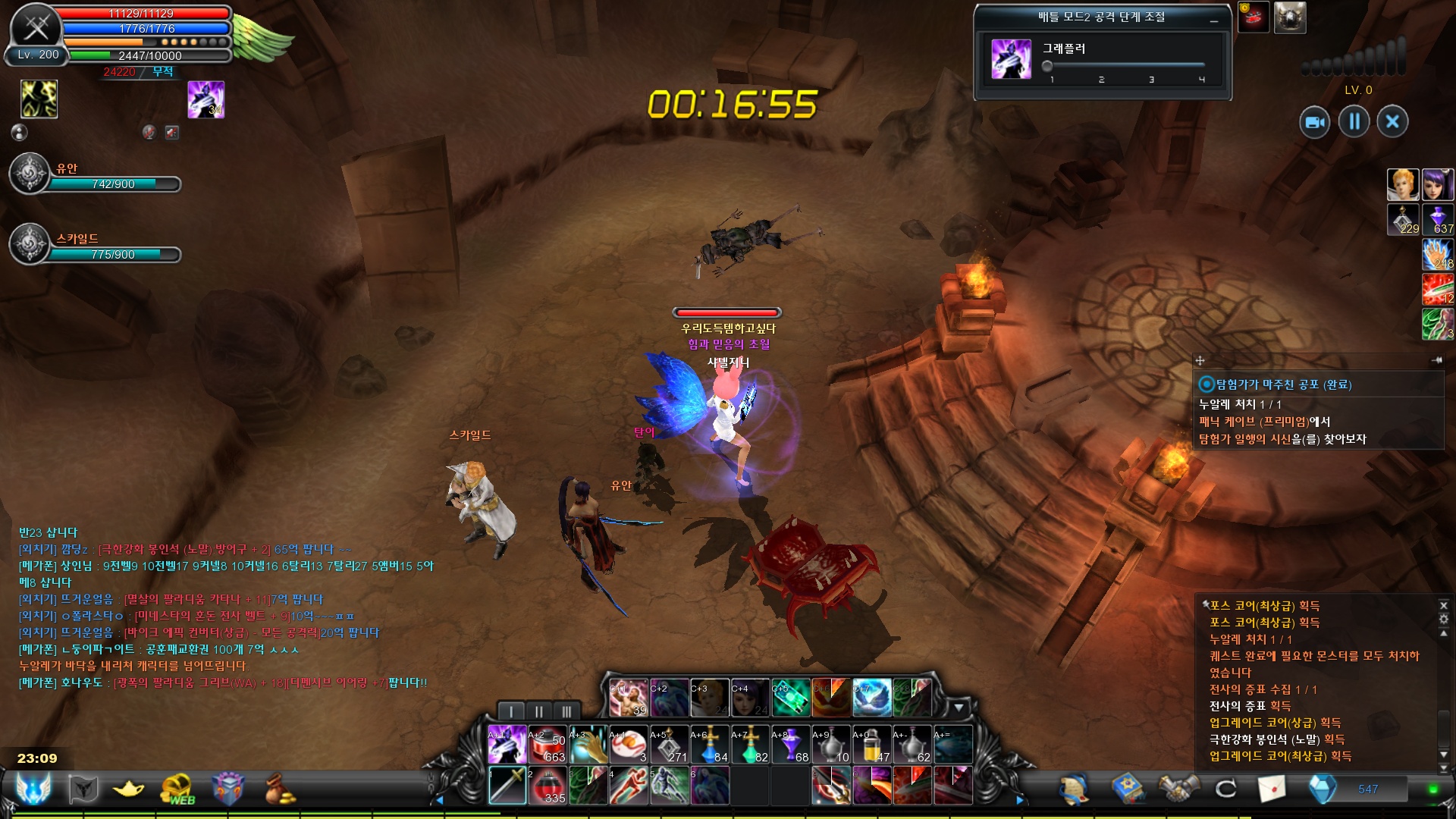Open the blue star book icon
The image size is (1456, 819).
(x=1128, y=789)
